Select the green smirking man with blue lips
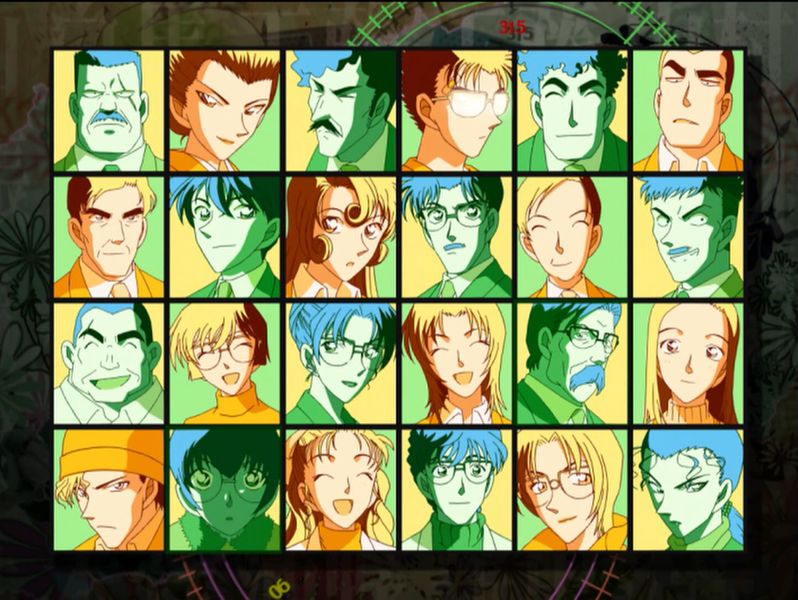798x600 pixels. 688,237
